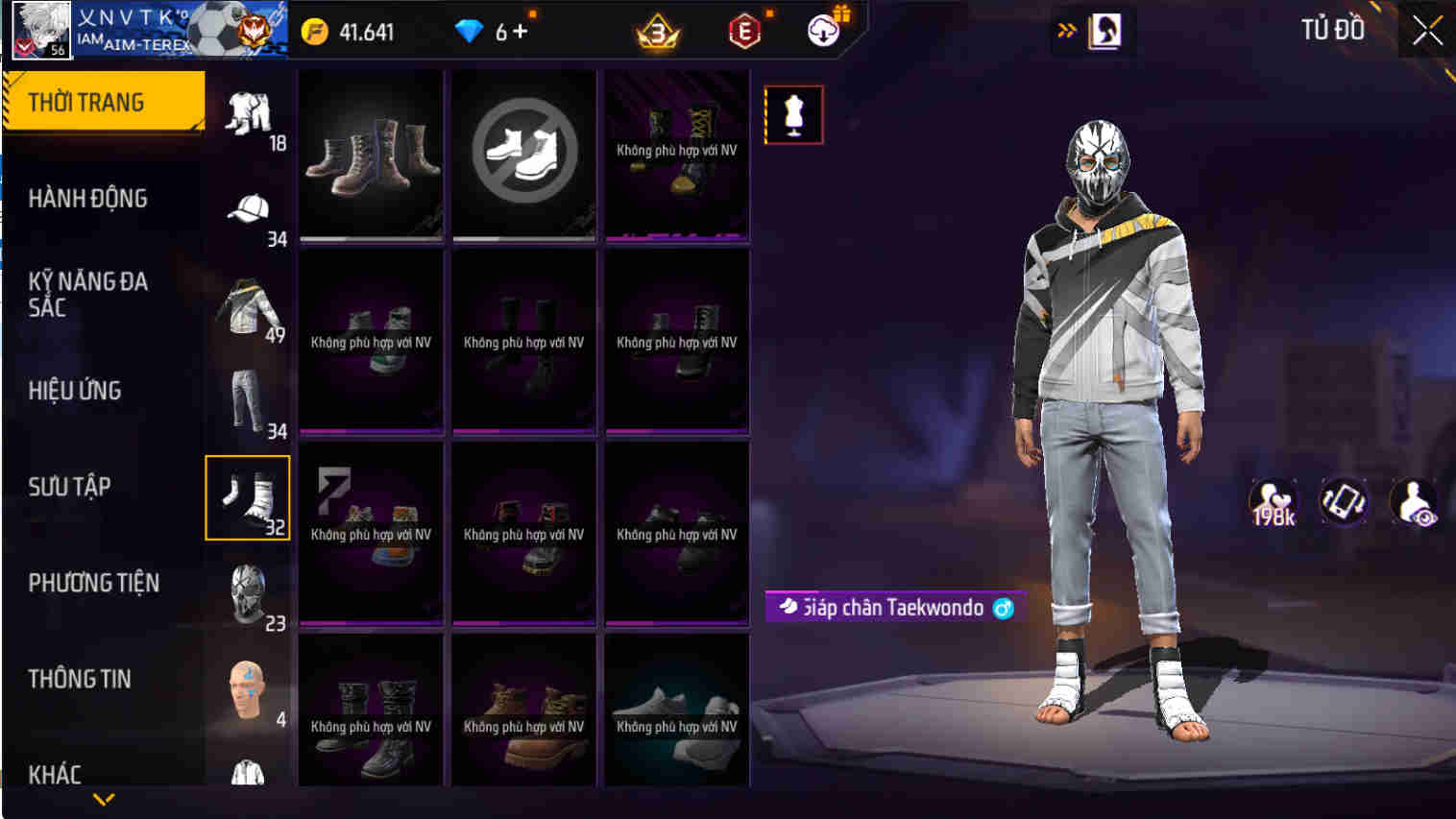
Task: Tap the 198k likes icon beside the character
Action: click(1273, 500)
